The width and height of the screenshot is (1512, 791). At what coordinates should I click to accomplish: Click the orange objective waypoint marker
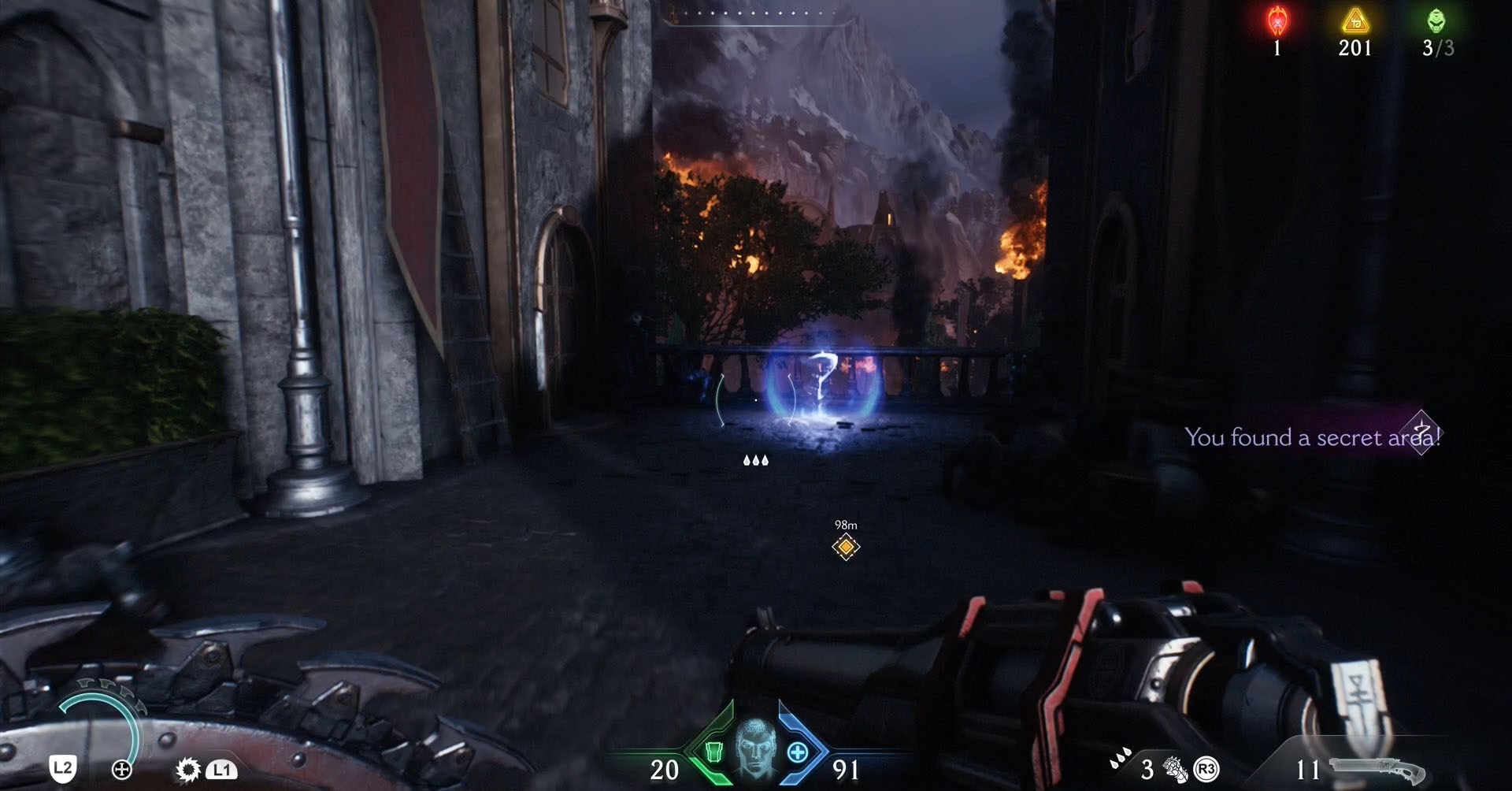(846, 546)
